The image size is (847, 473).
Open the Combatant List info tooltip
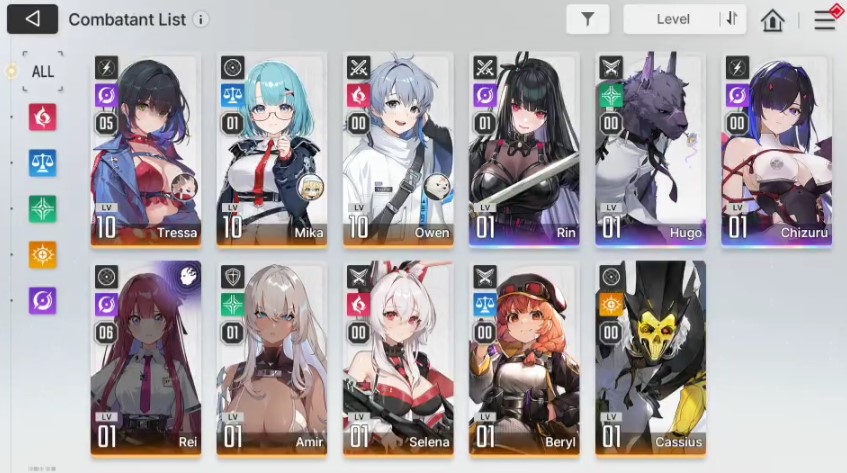[x=201, y=20]
